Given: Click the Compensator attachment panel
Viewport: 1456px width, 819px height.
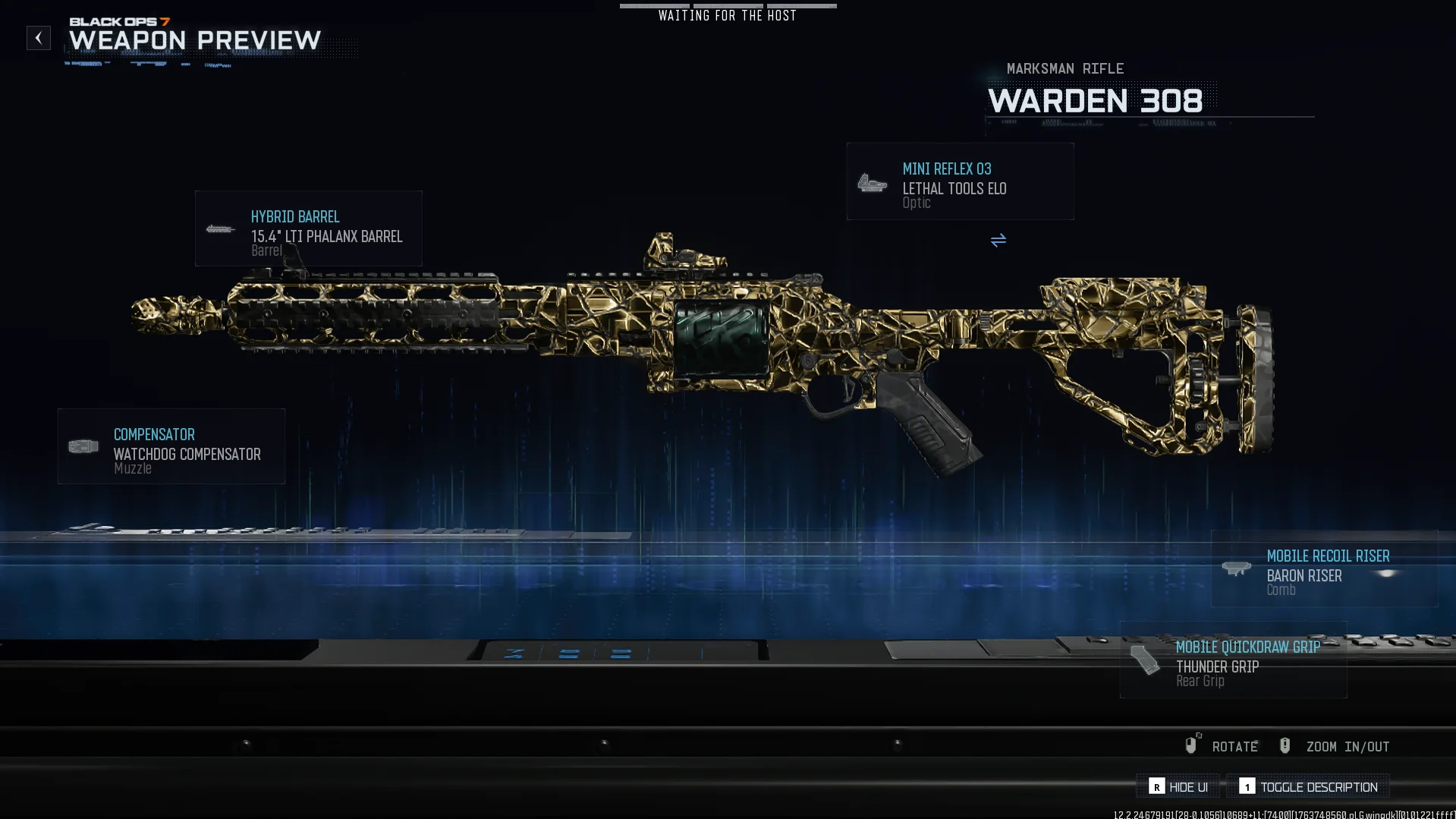Looking at the screenshot, I should pyautogui.click(x=171, y=446).
